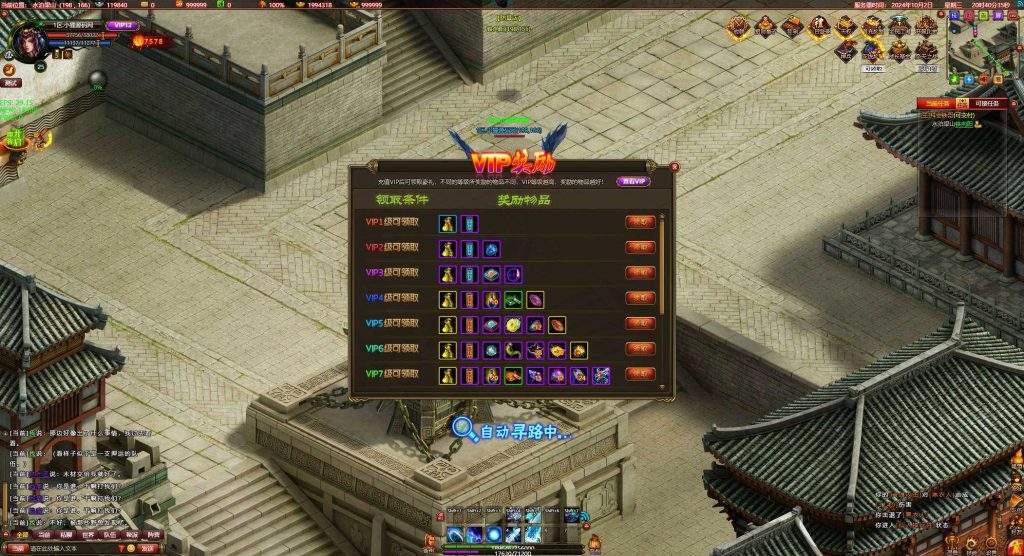Claim the VIP2 reward
Viewport: 1024px width, 556px height.
[x=640, y=247]
